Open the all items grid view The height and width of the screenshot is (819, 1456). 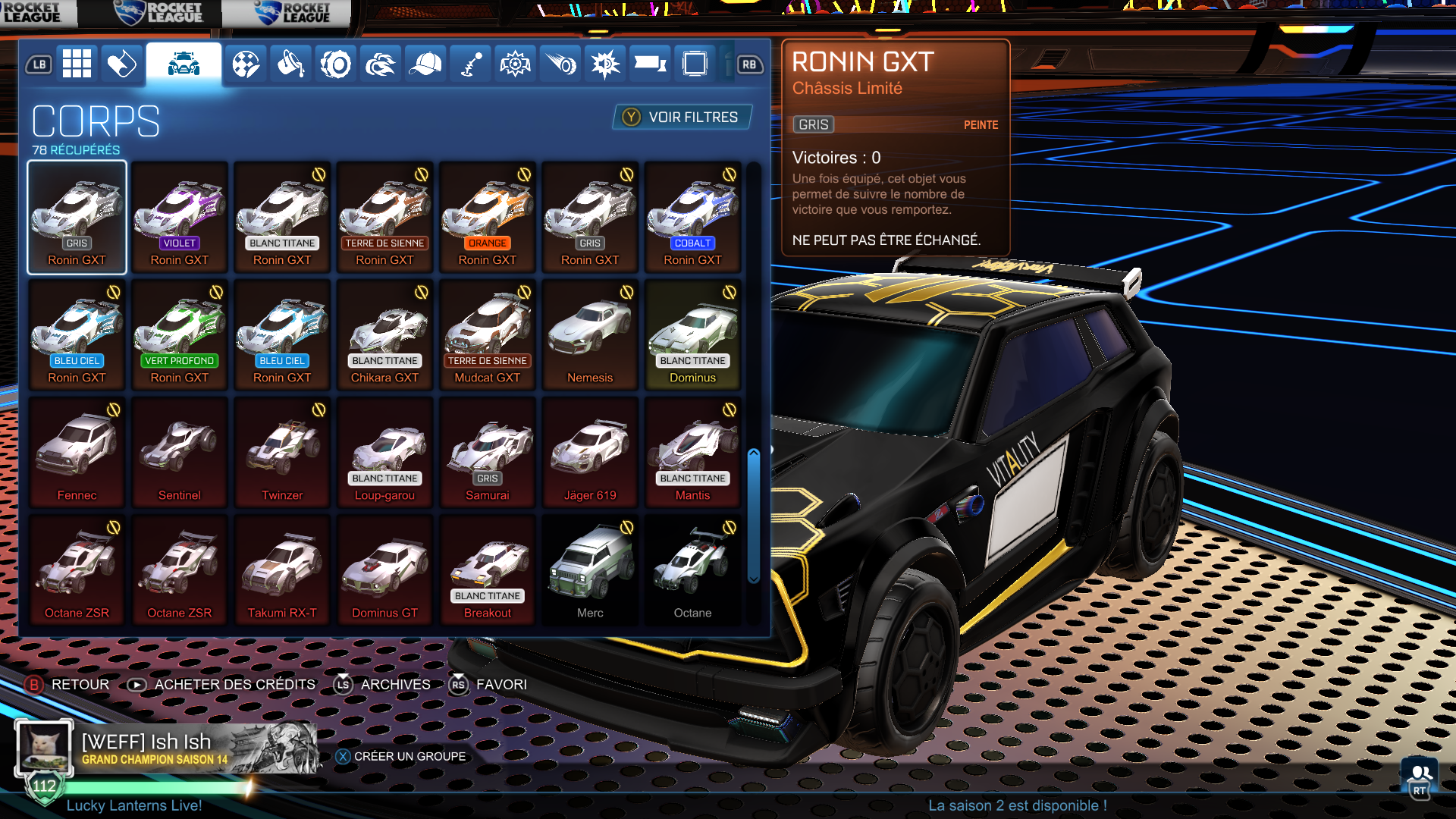(x=78, y=64)
